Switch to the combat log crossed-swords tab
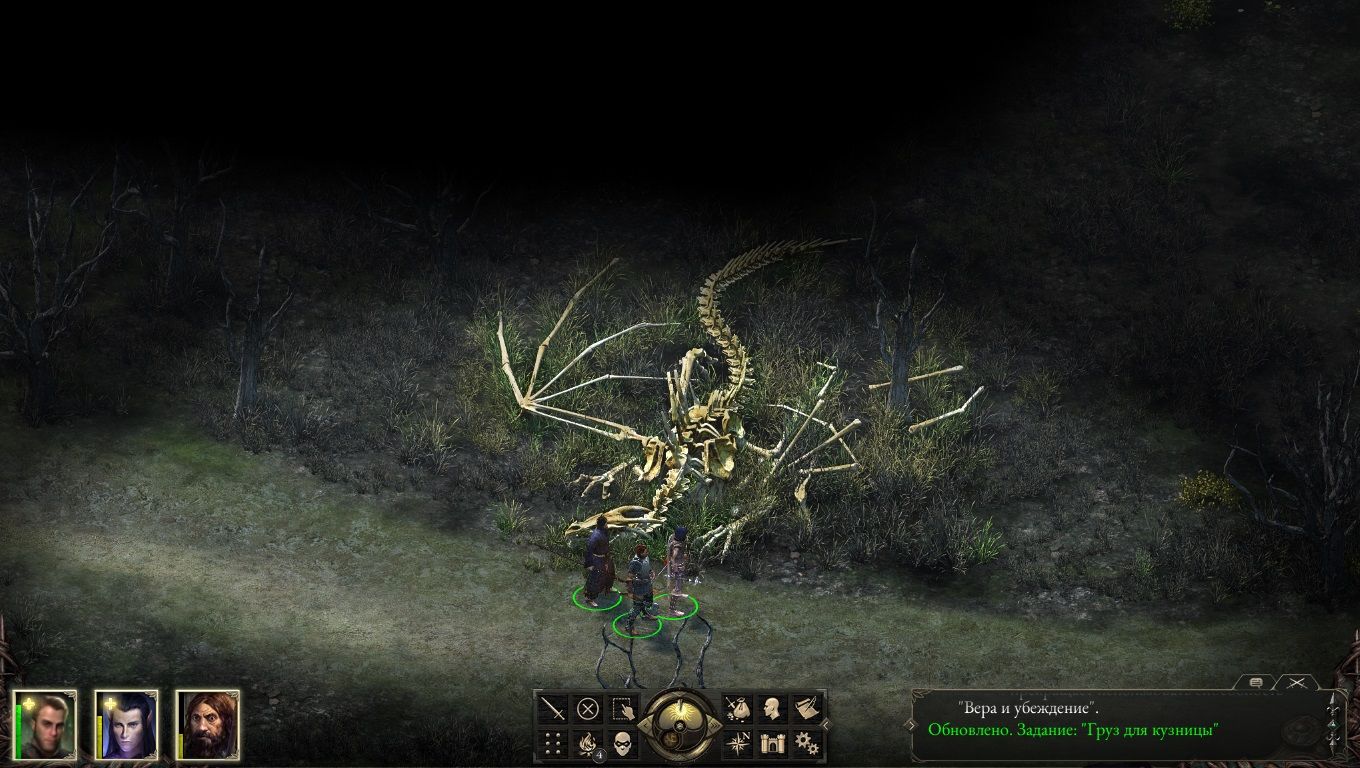Viewport: 1360px width, 768px height. [x=1298, y=682]
